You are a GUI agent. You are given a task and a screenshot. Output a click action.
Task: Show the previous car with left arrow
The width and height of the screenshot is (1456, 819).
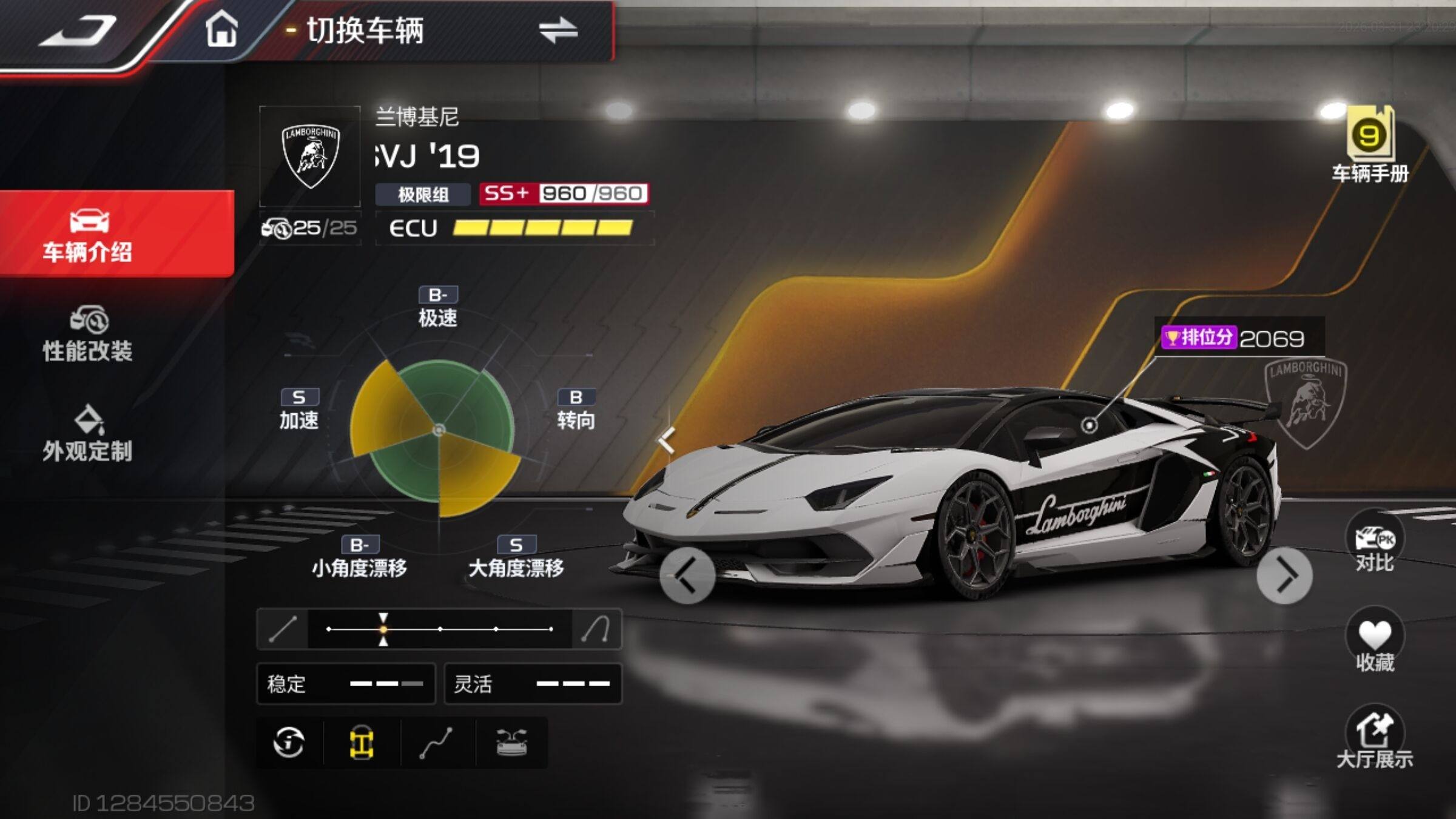687,576
